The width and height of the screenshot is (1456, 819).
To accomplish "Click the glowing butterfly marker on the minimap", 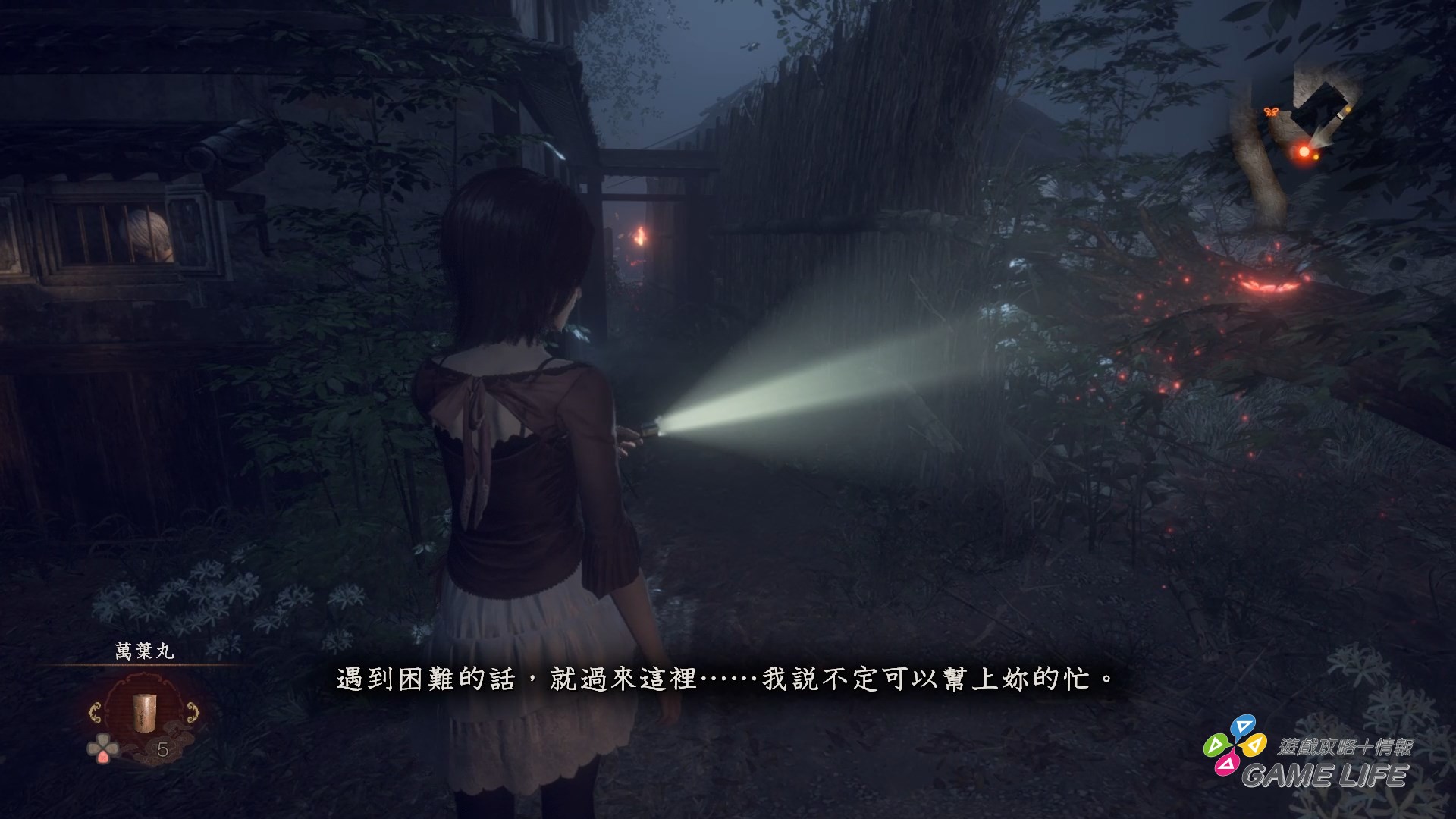I will coord(1271,112).
